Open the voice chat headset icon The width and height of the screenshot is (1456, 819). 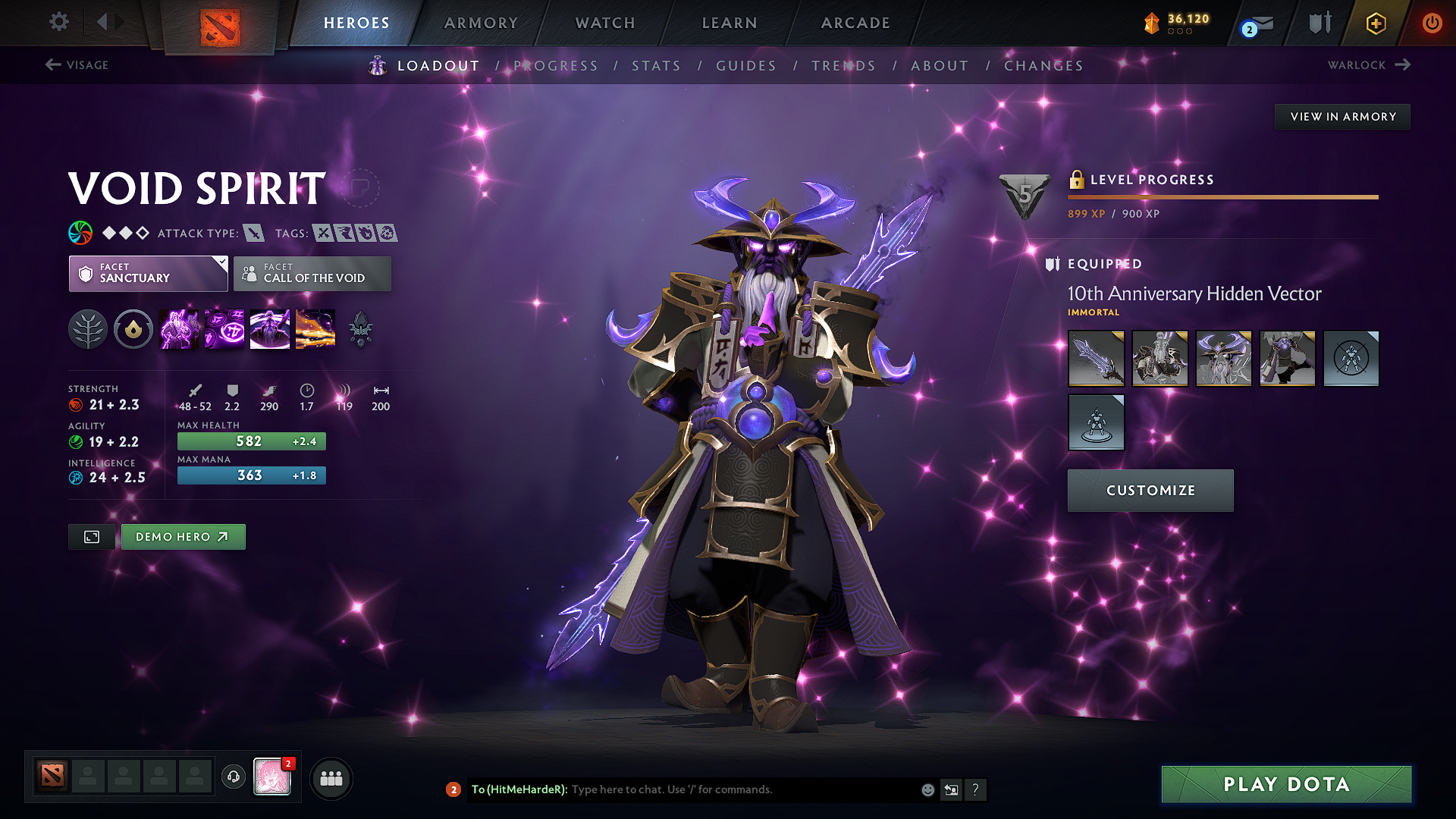(233, 778)
